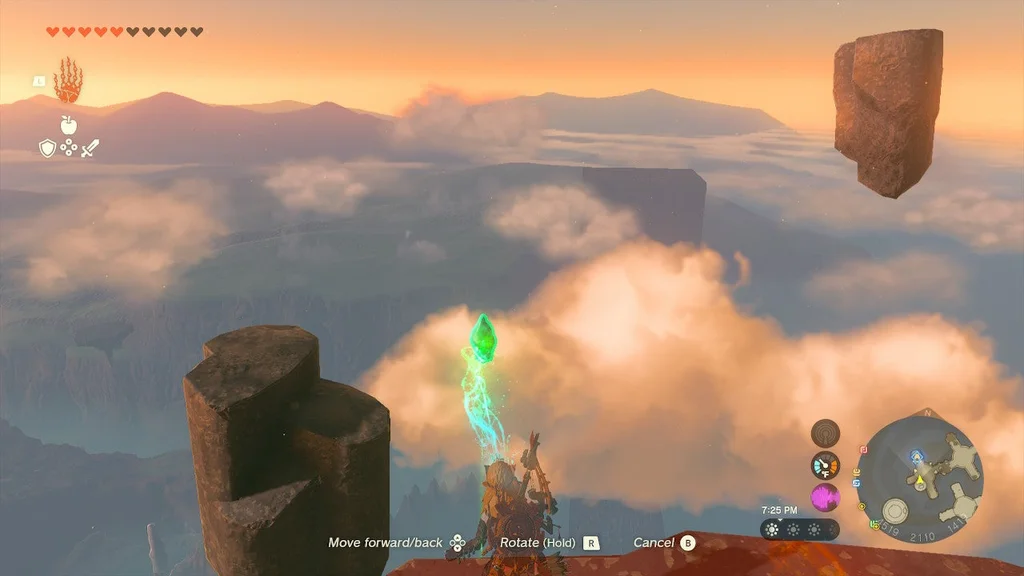This screenshot has height=576, width=1024.
Task: Check the temperature gauge icon
Action: (x=825, y=465)
